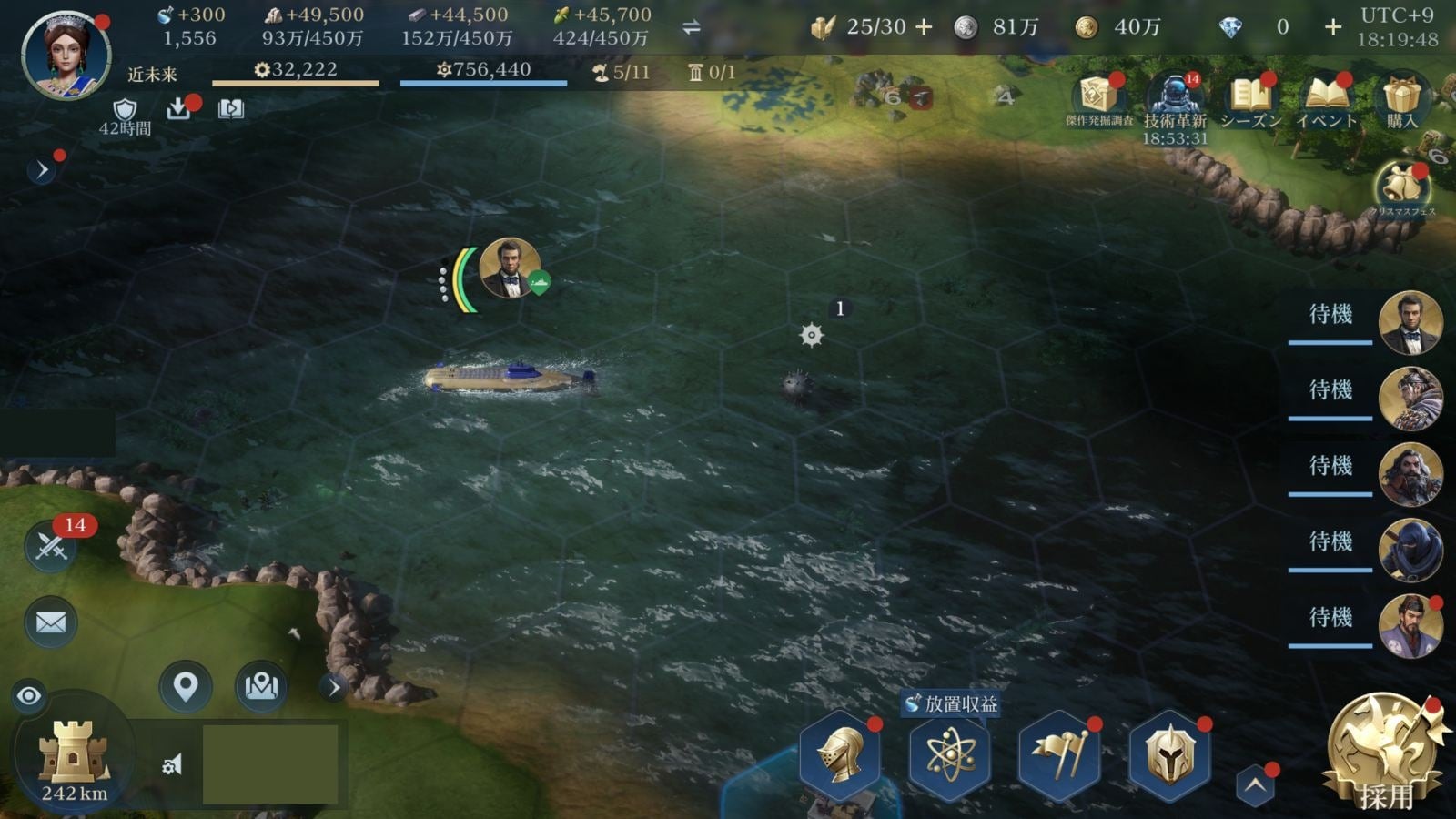The height and width of the screenshot is (819, 1456).
Task: Expand the bottom menu arrow
Action: click(x=1255, y=785)
